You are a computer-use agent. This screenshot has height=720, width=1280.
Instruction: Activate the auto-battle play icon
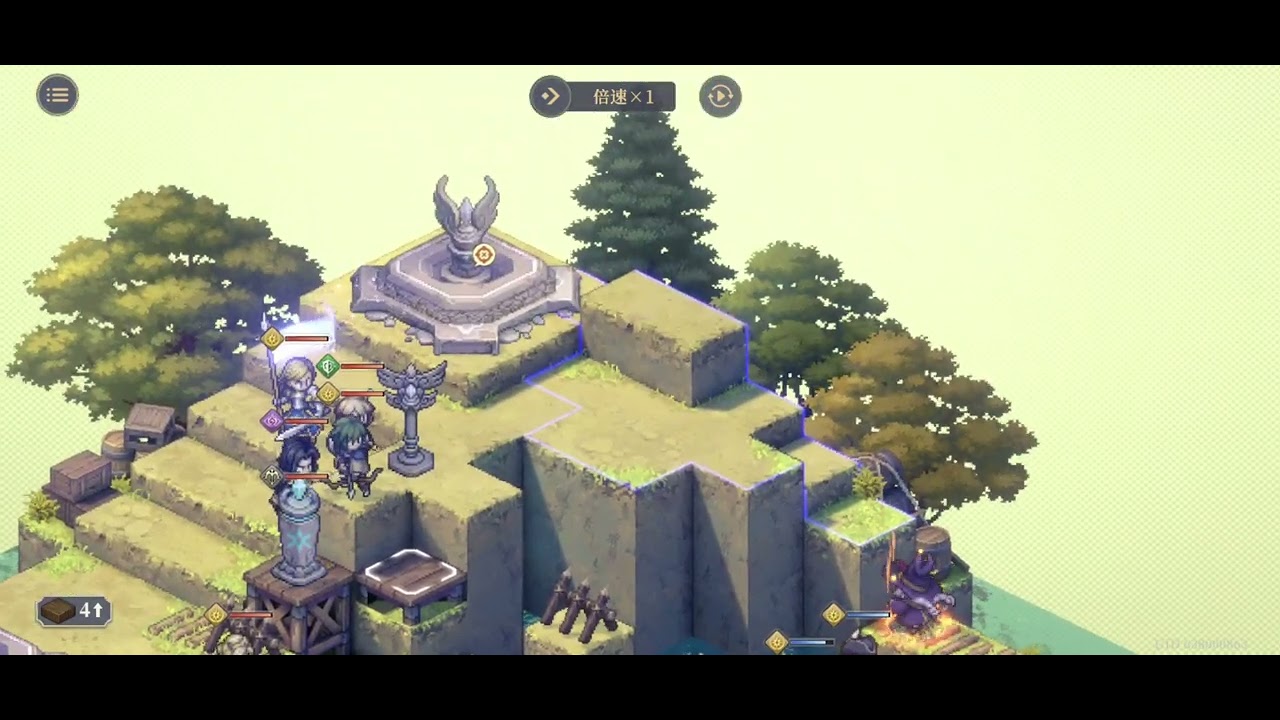pos(720,96)
